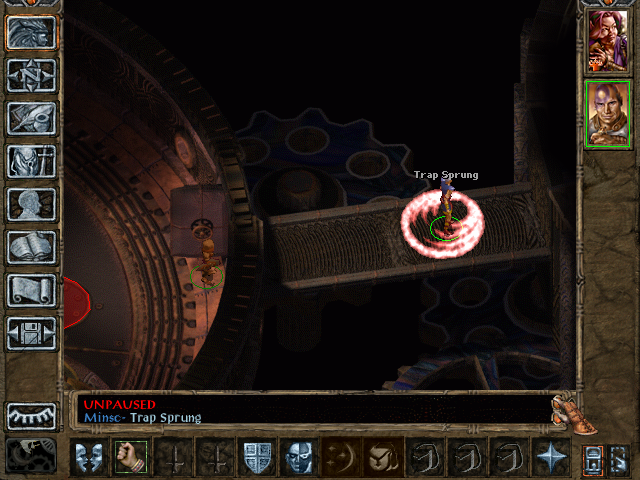Image resolution: width=640 pixels, height=480 pixels.
Task: Toggle the gears button in the corner
Action: tap(30, 456)
